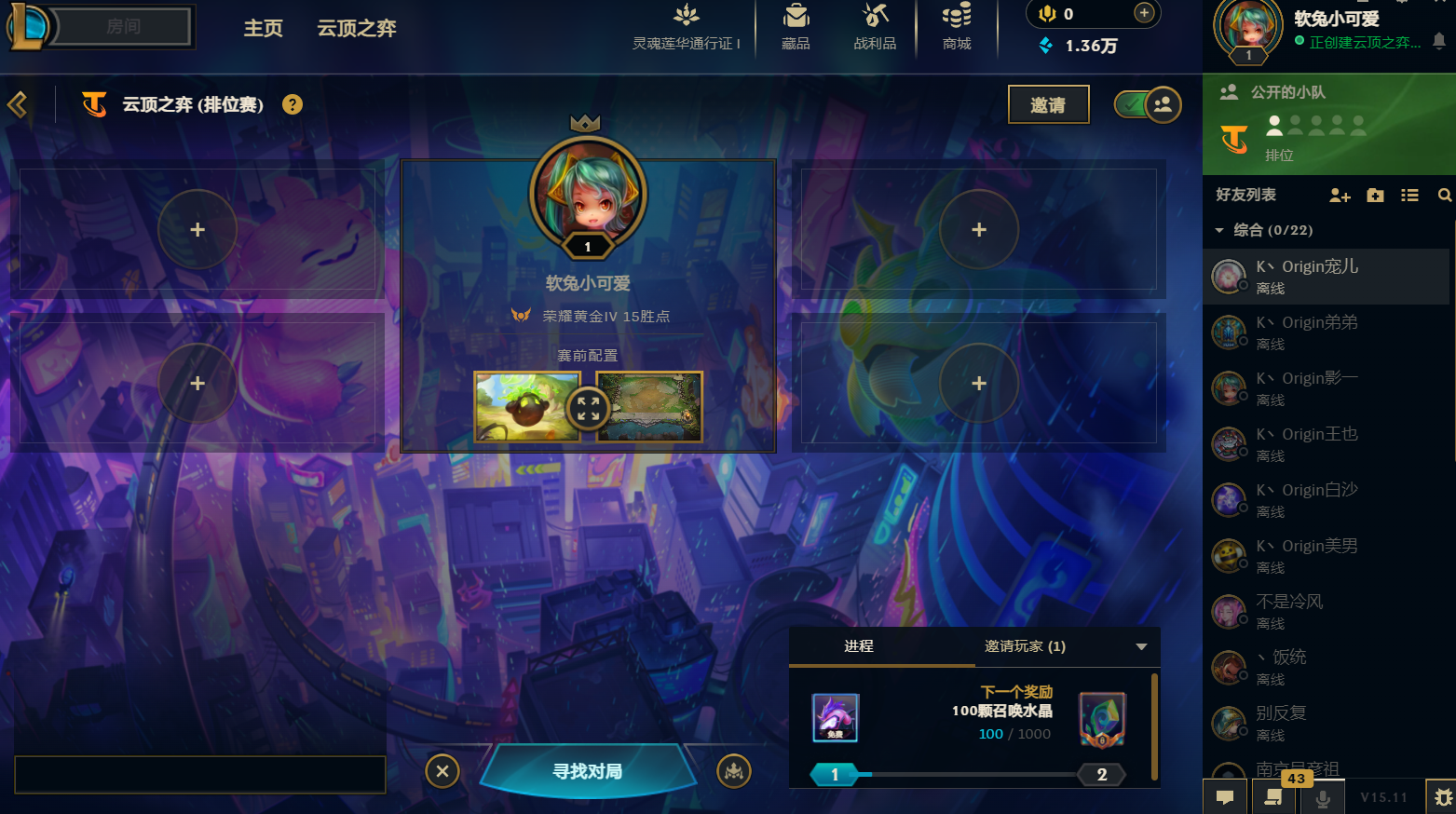Click the fullscreen expand icon on the arena preview
Viewport: 1456px width, 814px height.
point(588,408)
